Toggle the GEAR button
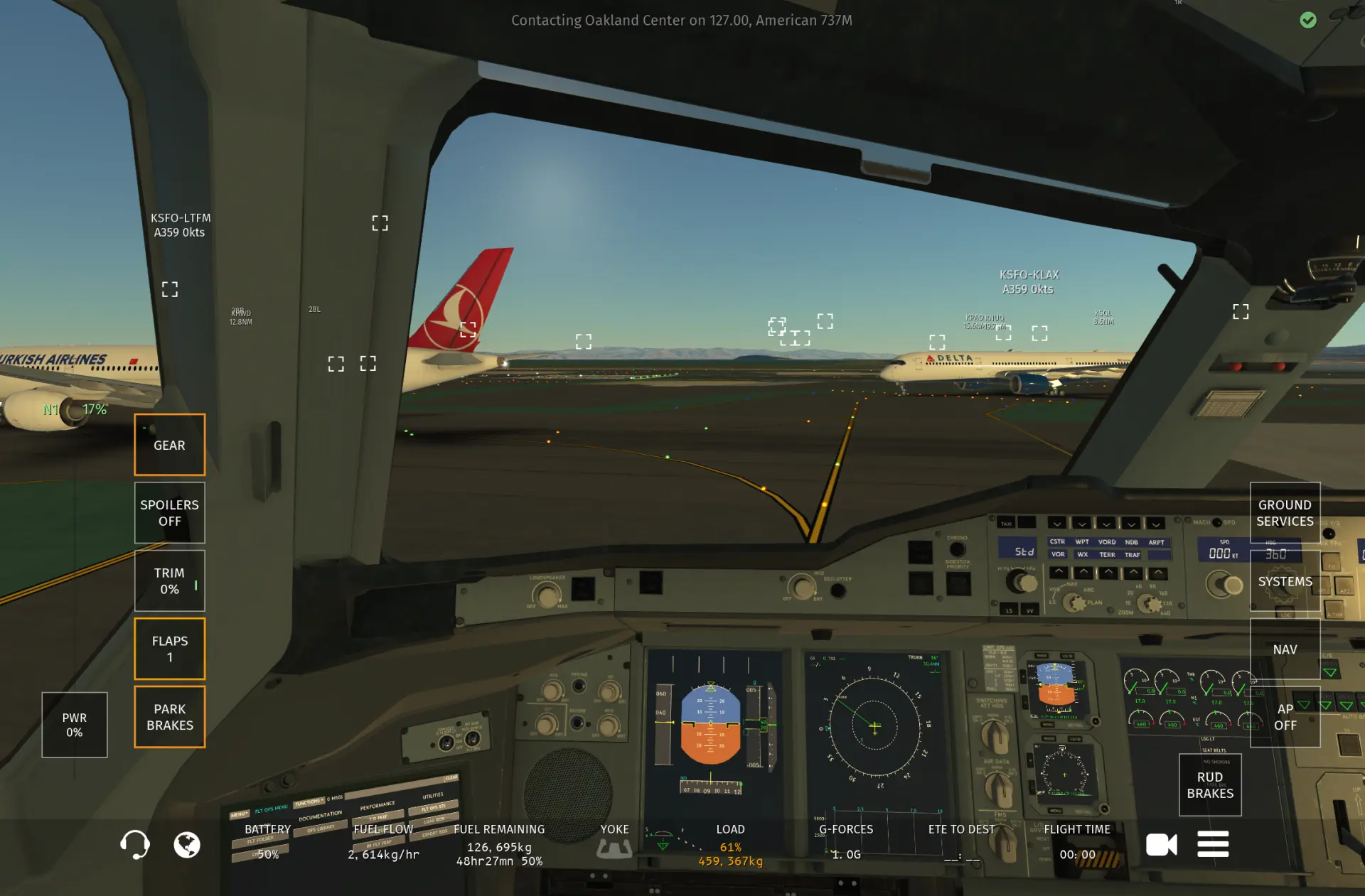Image resolution: width=1365 pixels, height=896 pixels. pyautogui.click(x=169, y=445)
